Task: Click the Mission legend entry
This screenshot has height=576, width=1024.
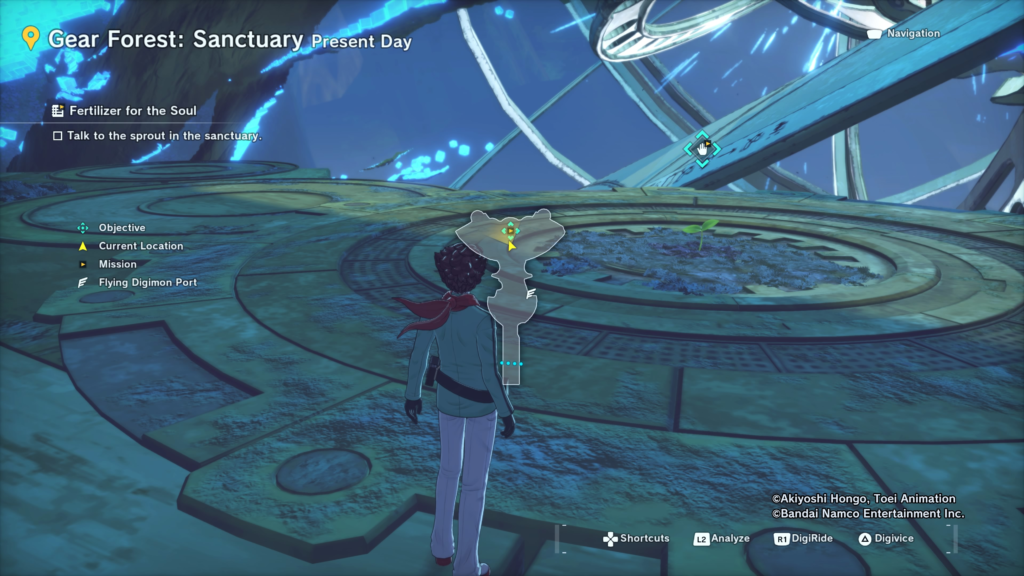Action: (117, 264)
